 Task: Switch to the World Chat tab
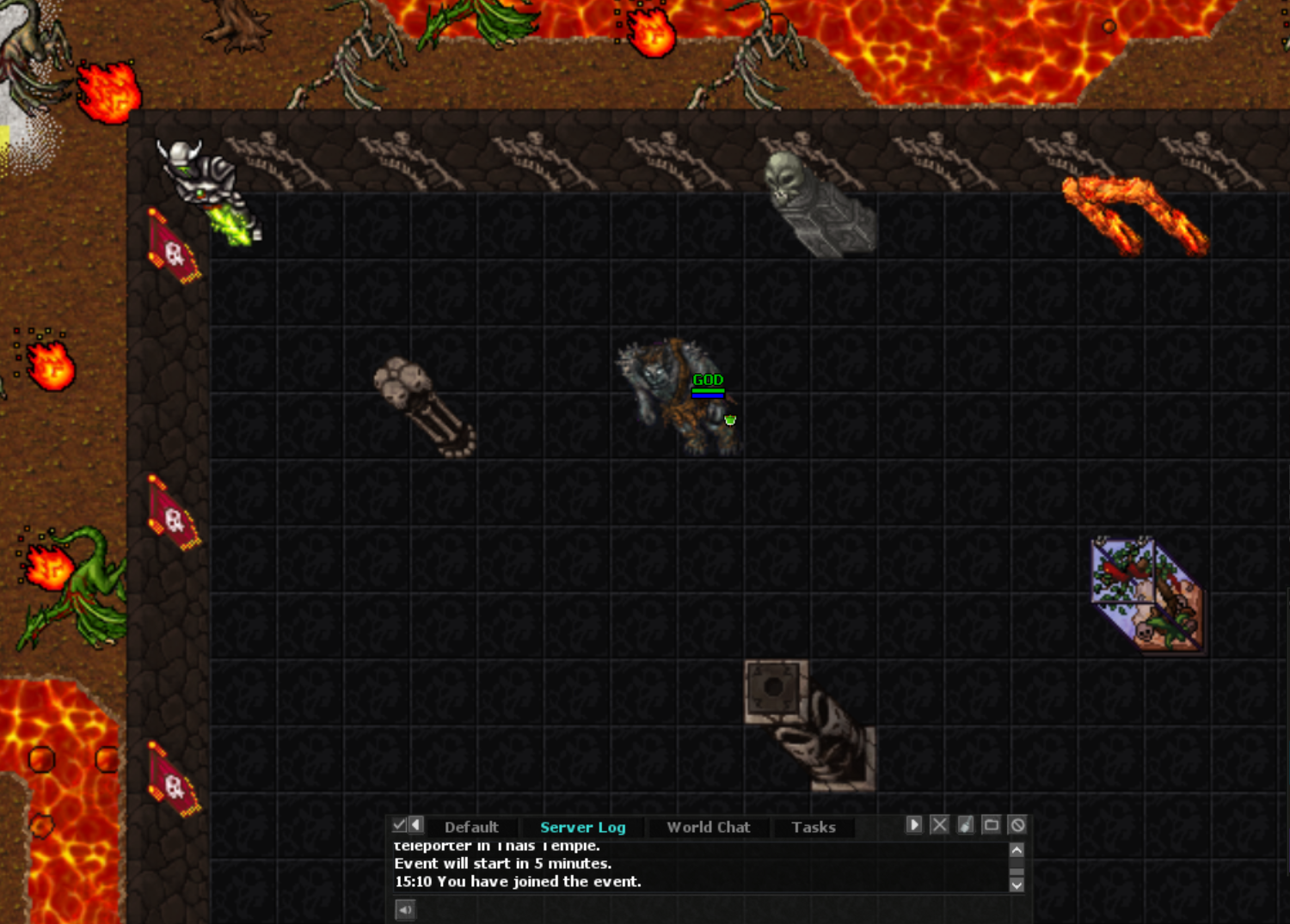click(x=708, y=827)
